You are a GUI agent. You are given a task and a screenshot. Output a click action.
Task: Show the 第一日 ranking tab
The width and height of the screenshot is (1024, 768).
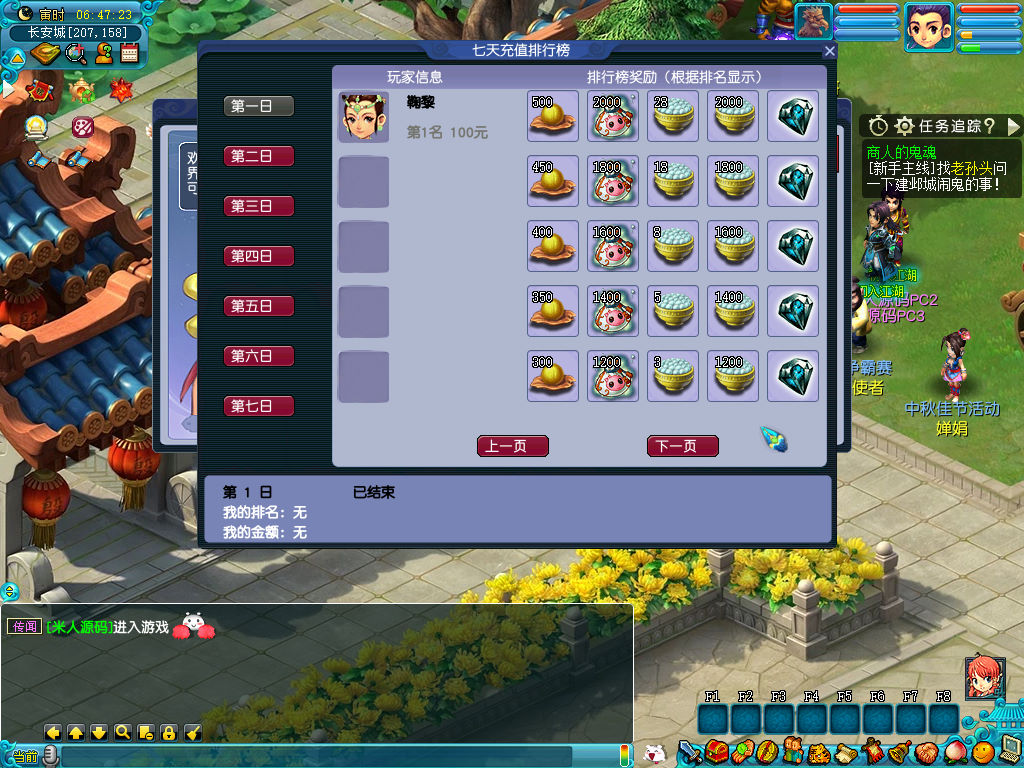(x=259, y=106)
